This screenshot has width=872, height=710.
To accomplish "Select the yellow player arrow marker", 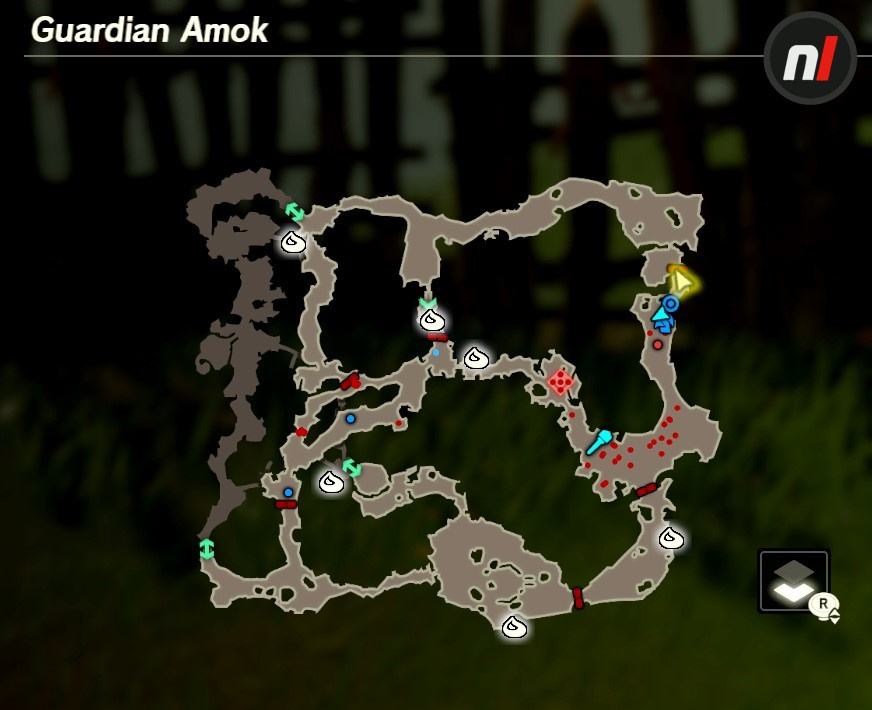I will pyautogui.click(x=681, y=280).
